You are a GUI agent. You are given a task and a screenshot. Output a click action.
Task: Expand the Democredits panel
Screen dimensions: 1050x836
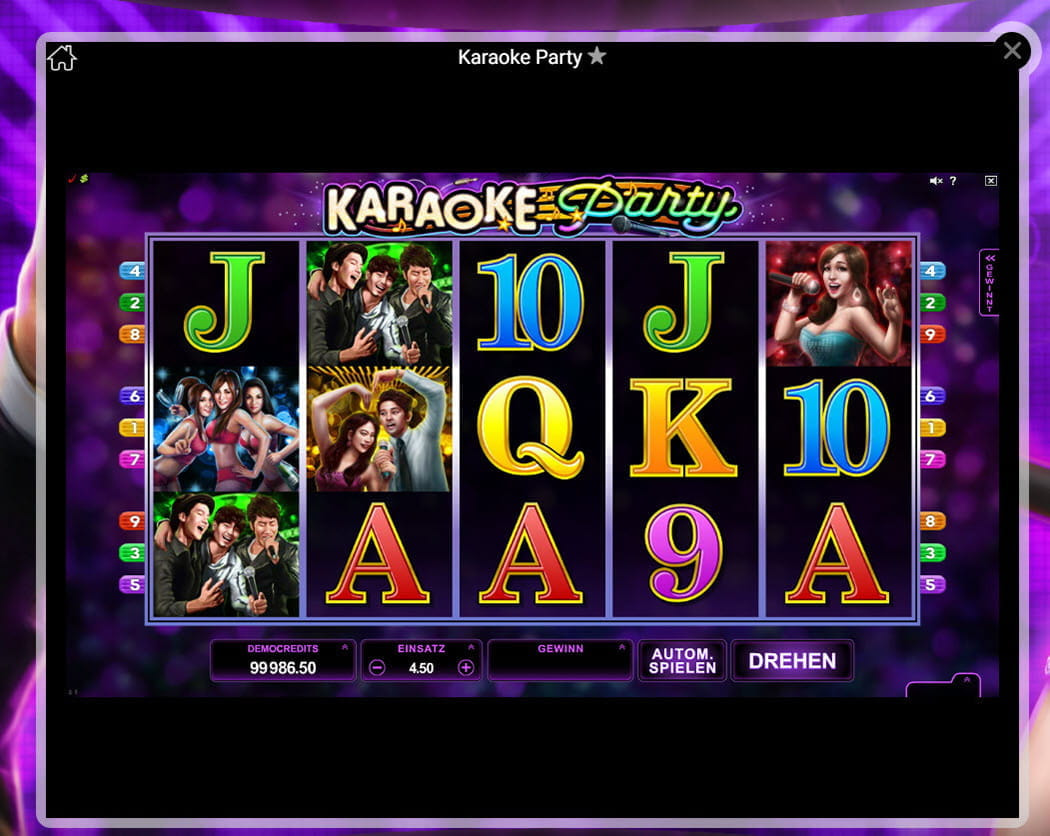click(344, 648)
